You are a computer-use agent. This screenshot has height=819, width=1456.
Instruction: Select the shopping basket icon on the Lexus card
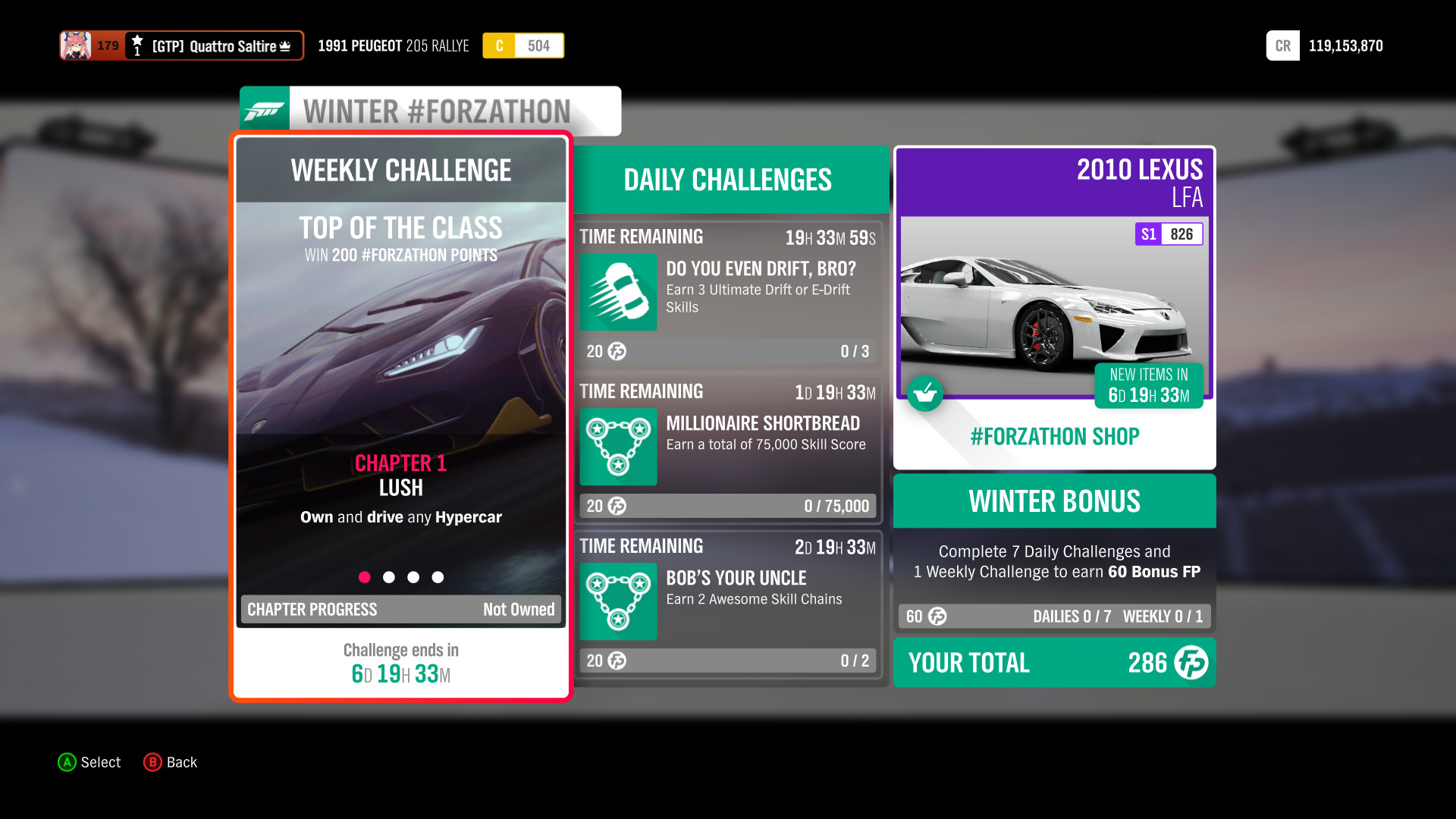(x=925, y=394)
